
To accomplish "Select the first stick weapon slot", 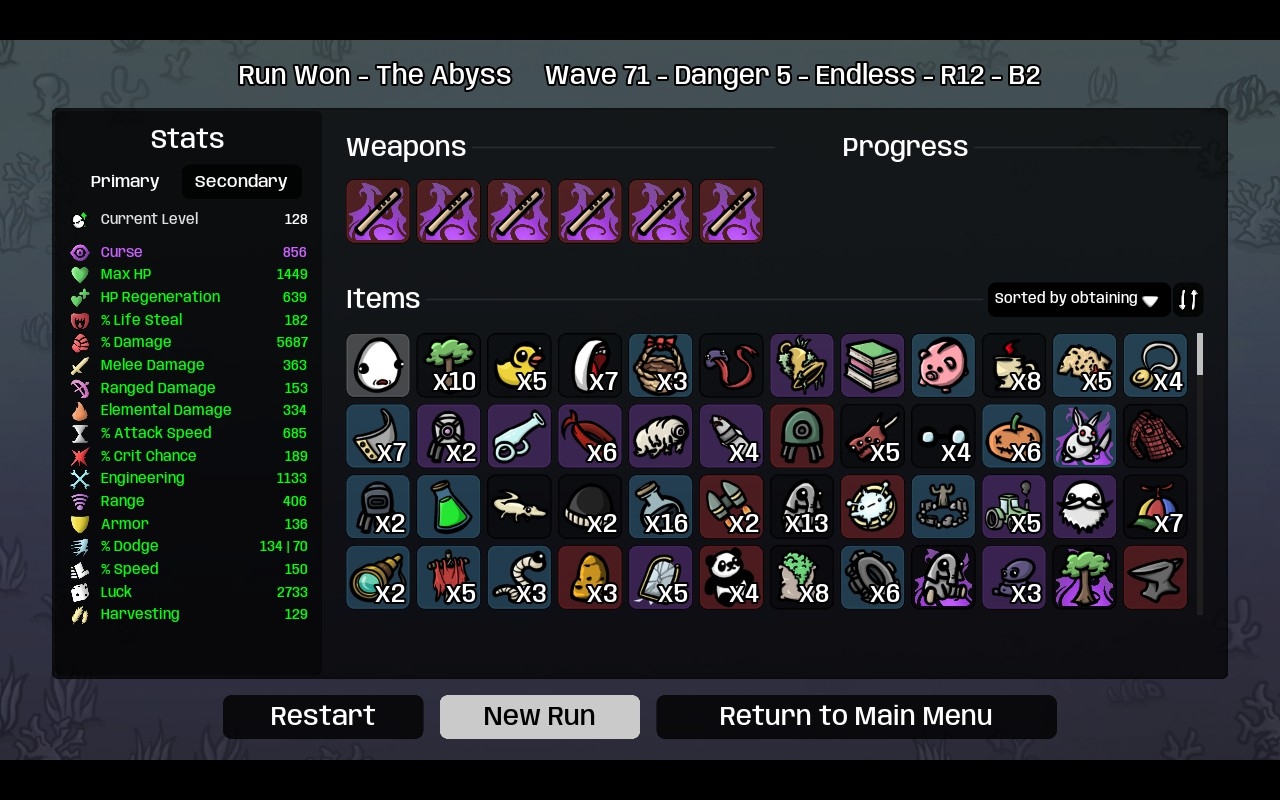I will 378,211.
